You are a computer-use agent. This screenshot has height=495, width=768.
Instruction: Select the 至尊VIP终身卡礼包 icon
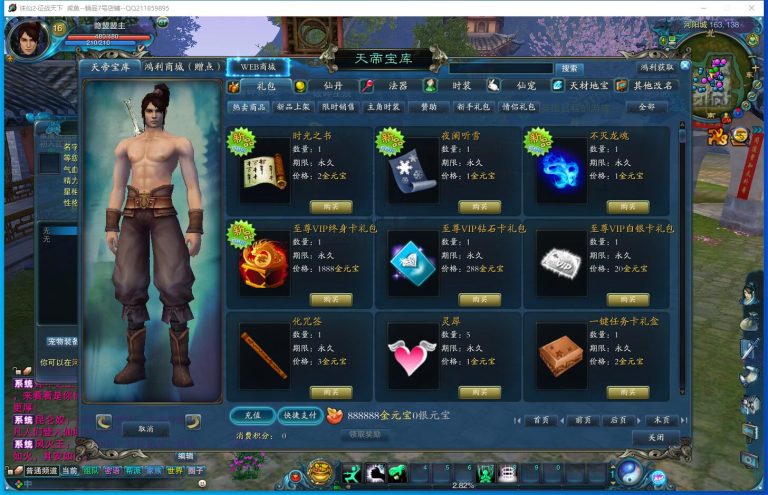click(x=263, y=262)
